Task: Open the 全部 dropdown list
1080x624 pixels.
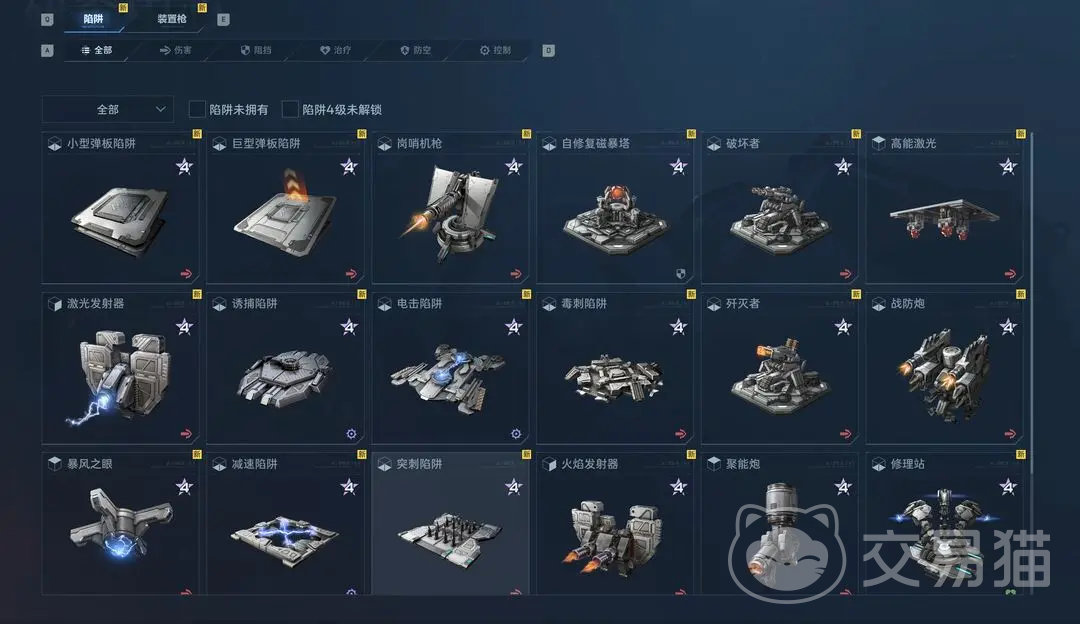Action: click(x=108, y=109)
